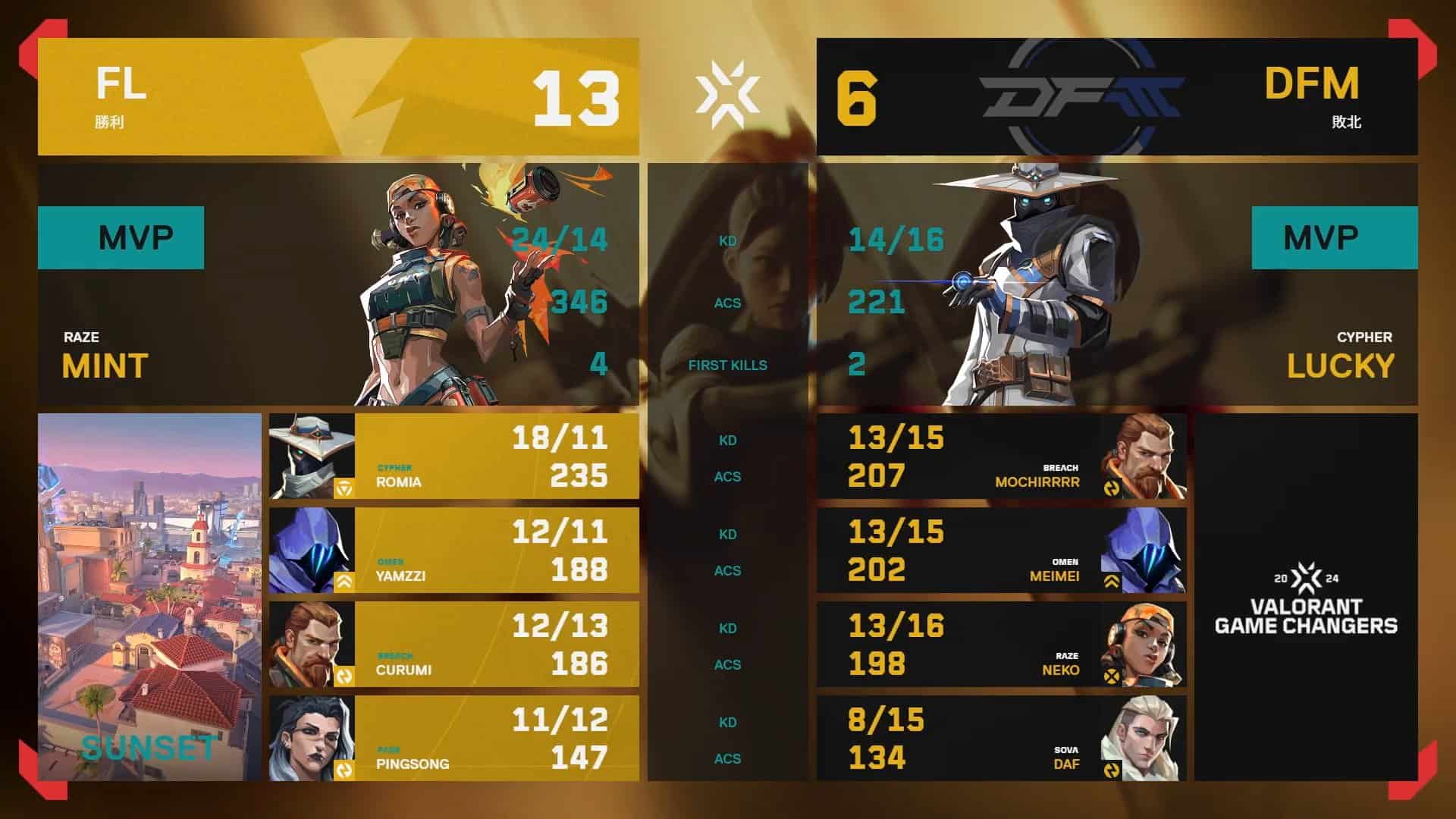Select Pingsong's player row

coord(453,739)
